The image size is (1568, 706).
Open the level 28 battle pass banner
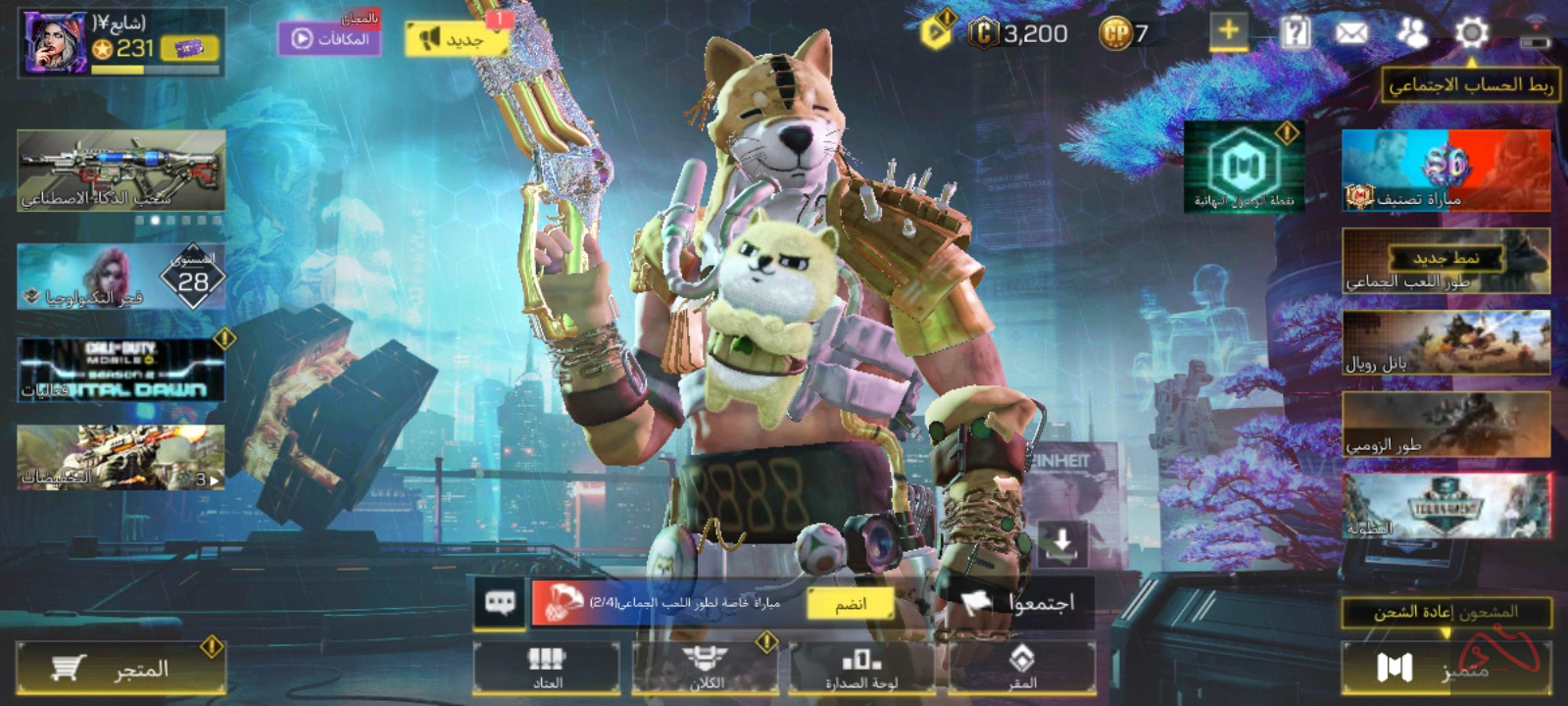coord(122,277)
